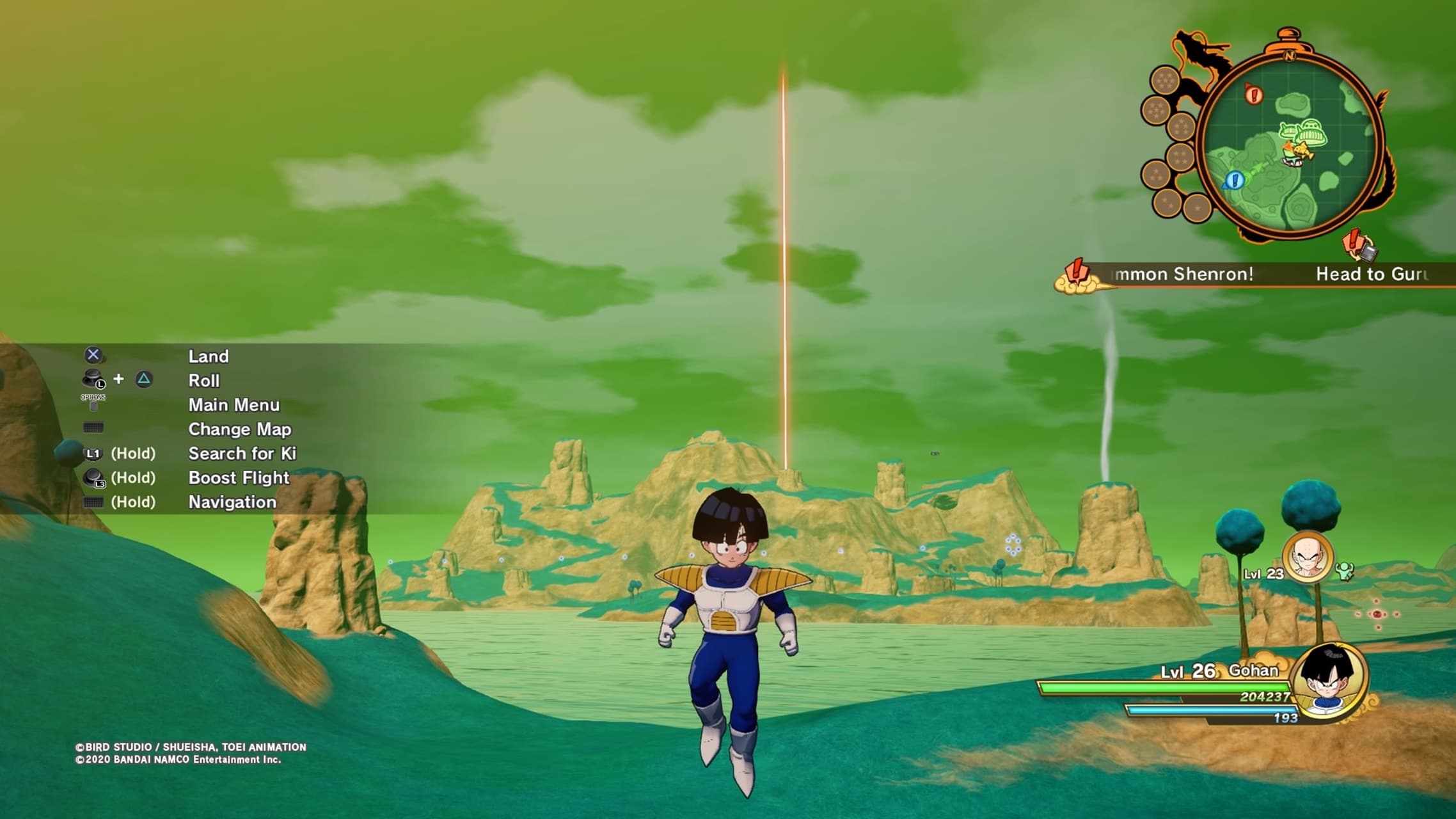Click the Navigation control hint
Image resolution: width=1456 pixels, height=819 pixels.
pyautogui.click(x=232, y=502)
